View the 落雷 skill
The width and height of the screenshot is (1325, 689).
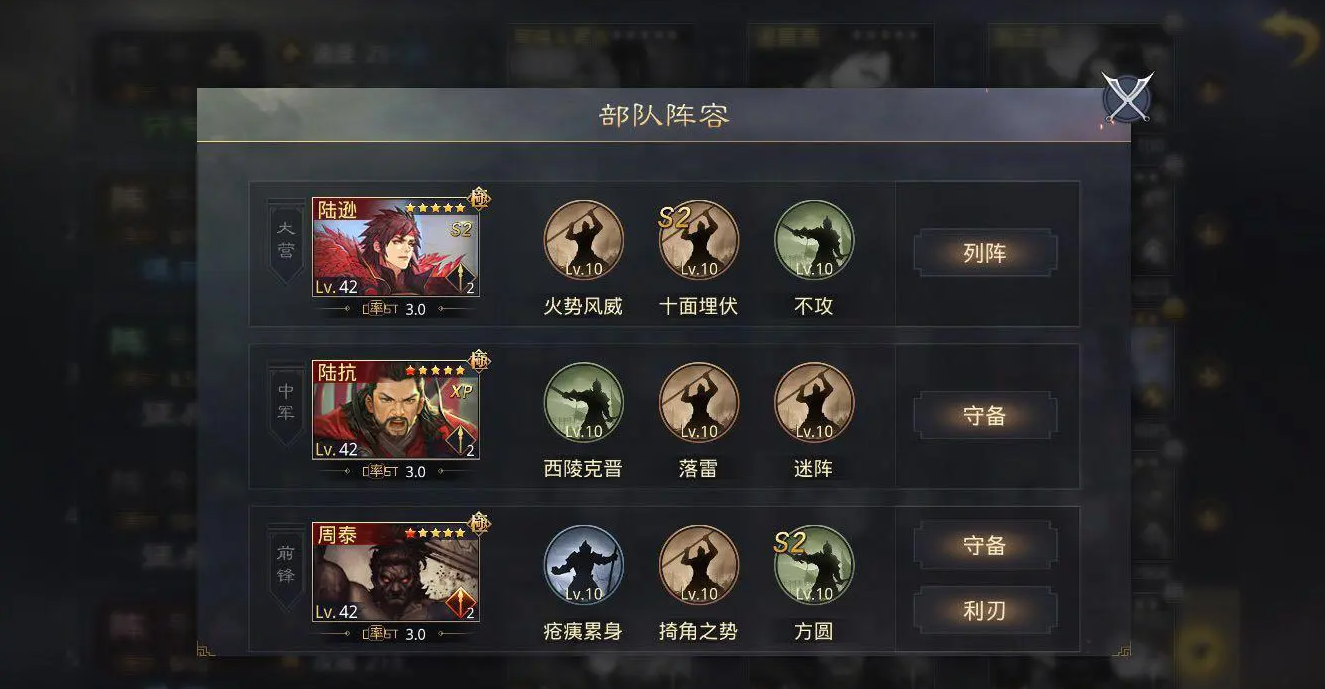698,402
